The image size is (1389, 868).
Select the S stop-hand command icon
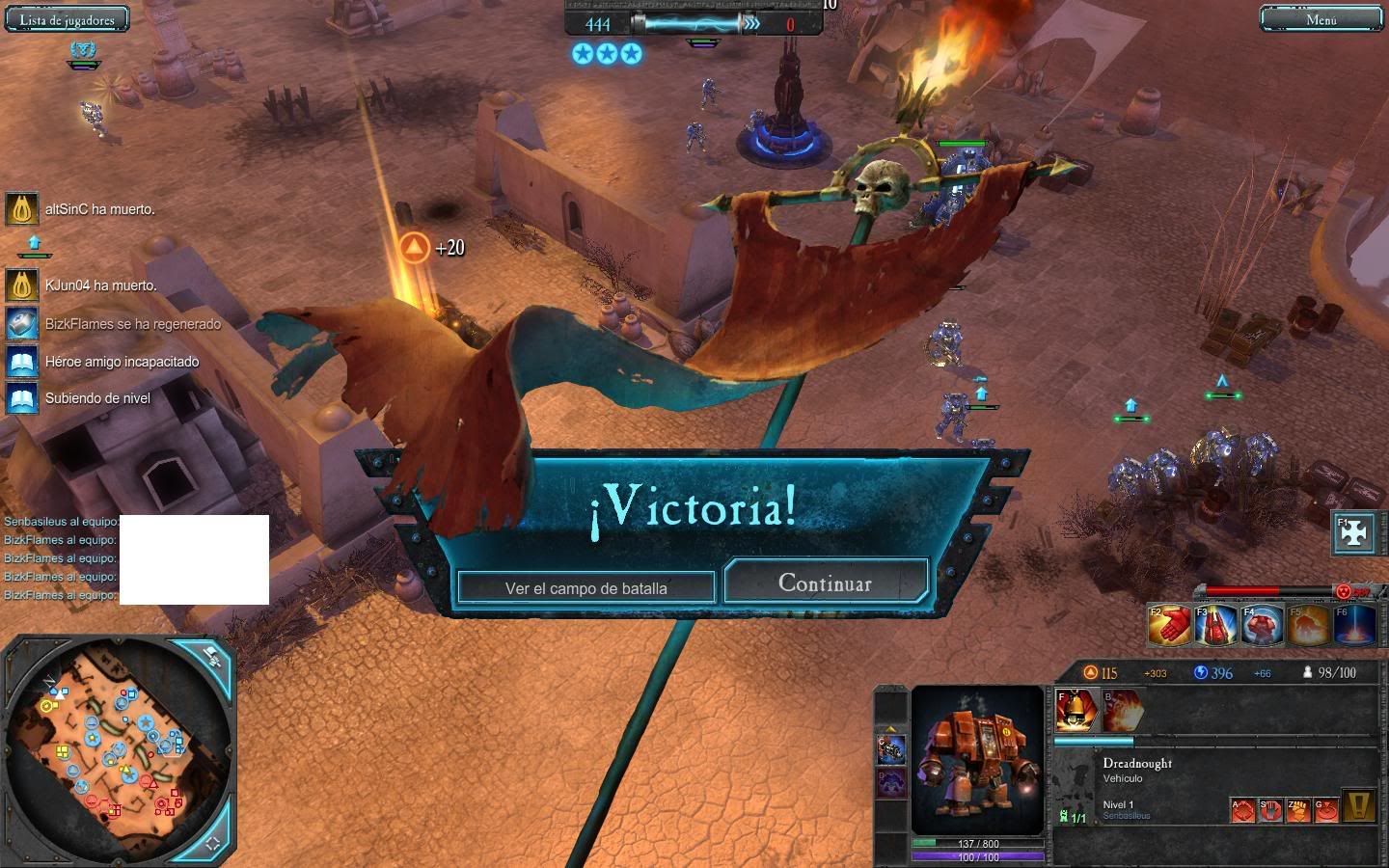1271,808
